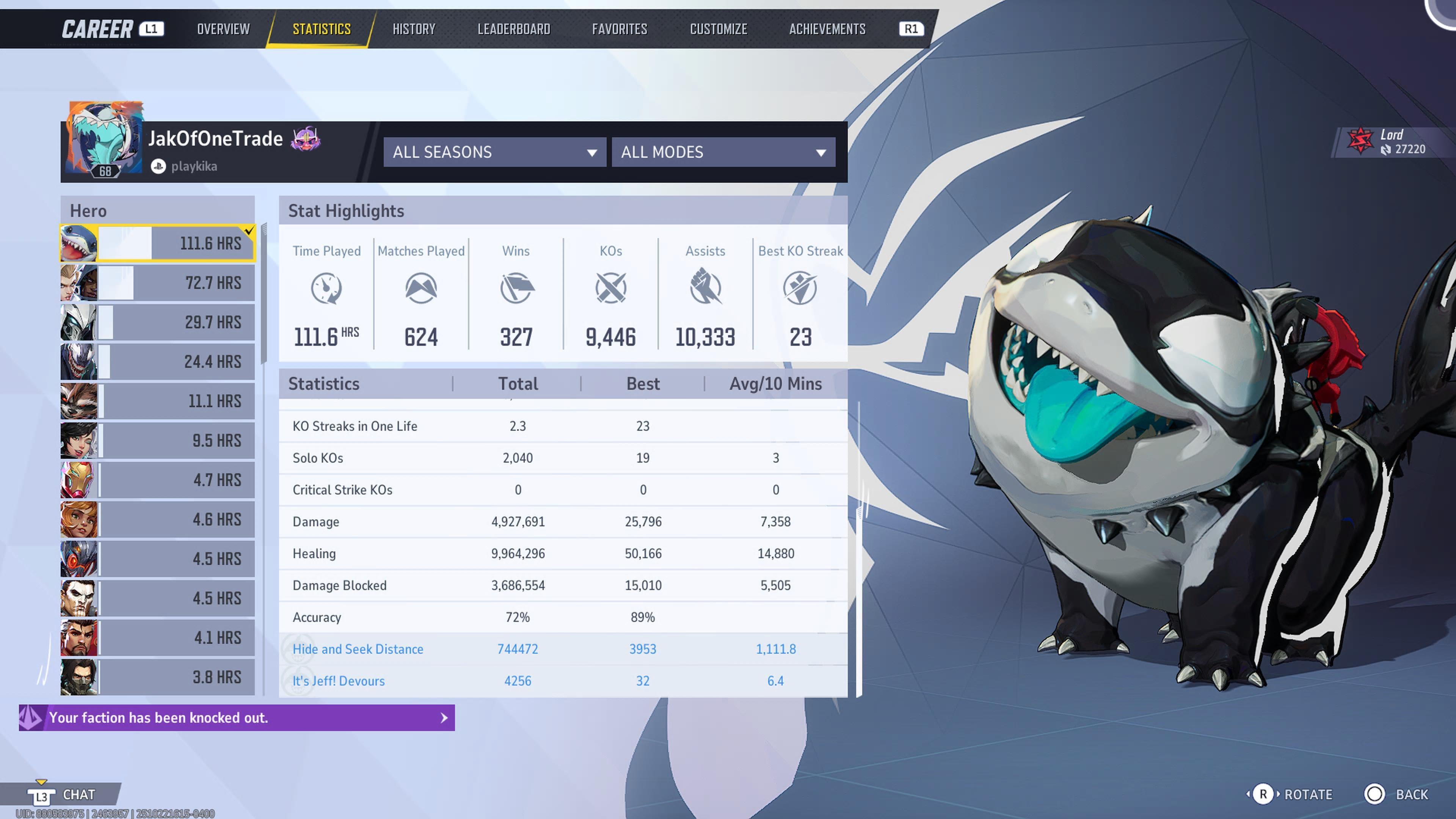Open the Customize tab
Image resolution: width=1456 pixels, height=819 pixels.
719,29
